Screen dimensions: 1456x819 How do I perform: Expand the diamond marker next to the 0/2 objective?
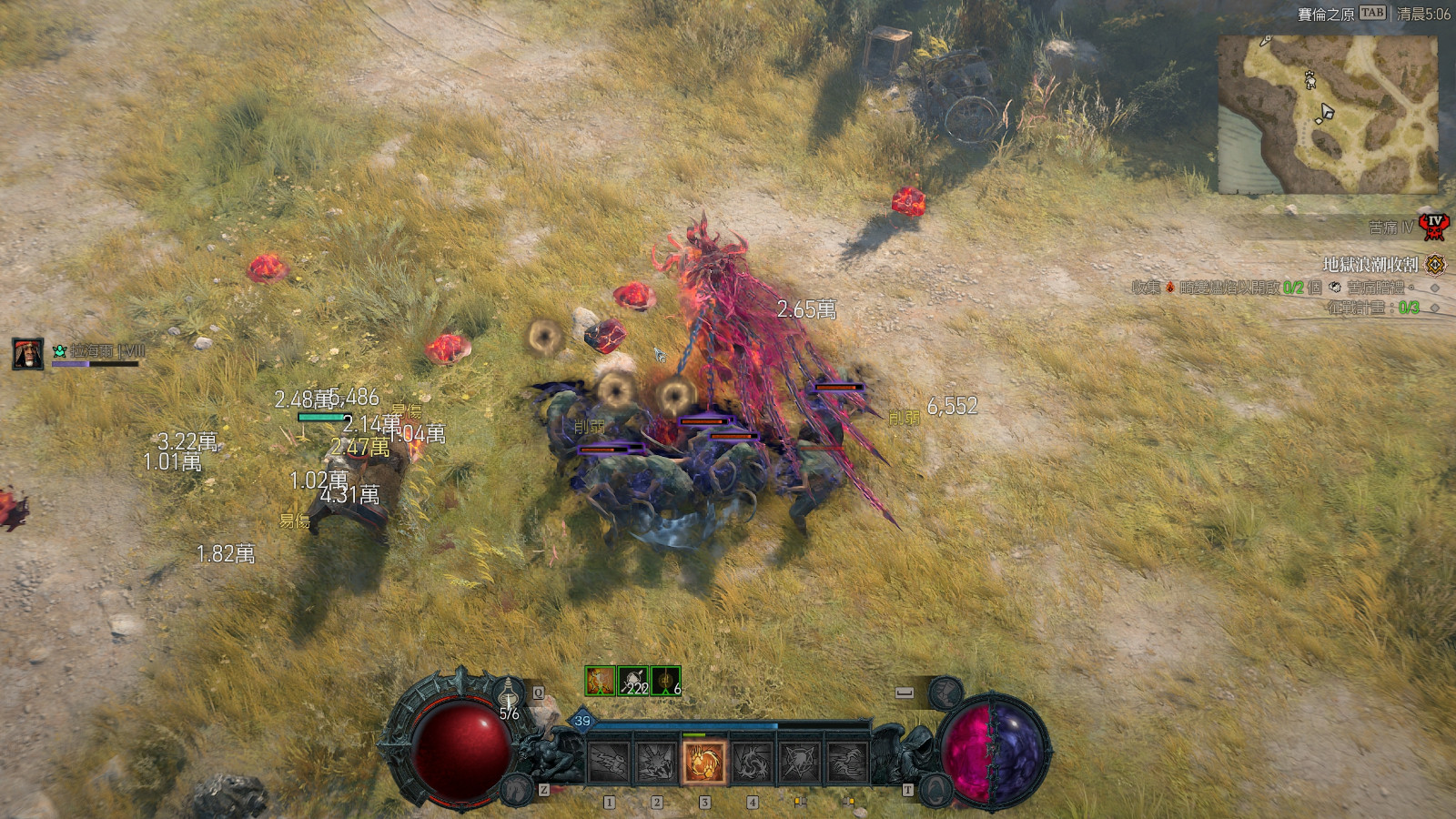(1435, 288)
